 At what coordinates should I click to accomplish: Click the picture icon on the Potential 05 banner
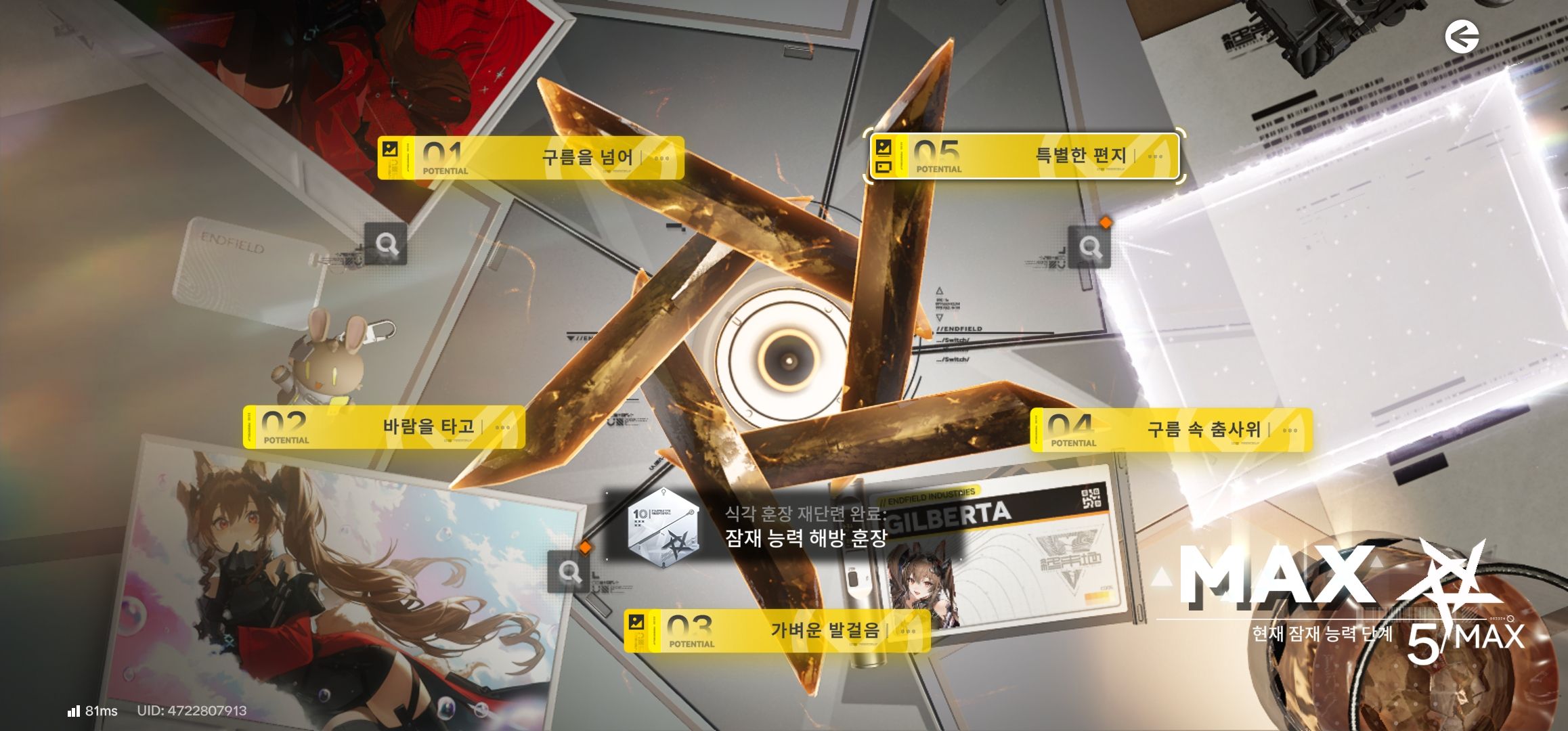(x=884, y=157)
